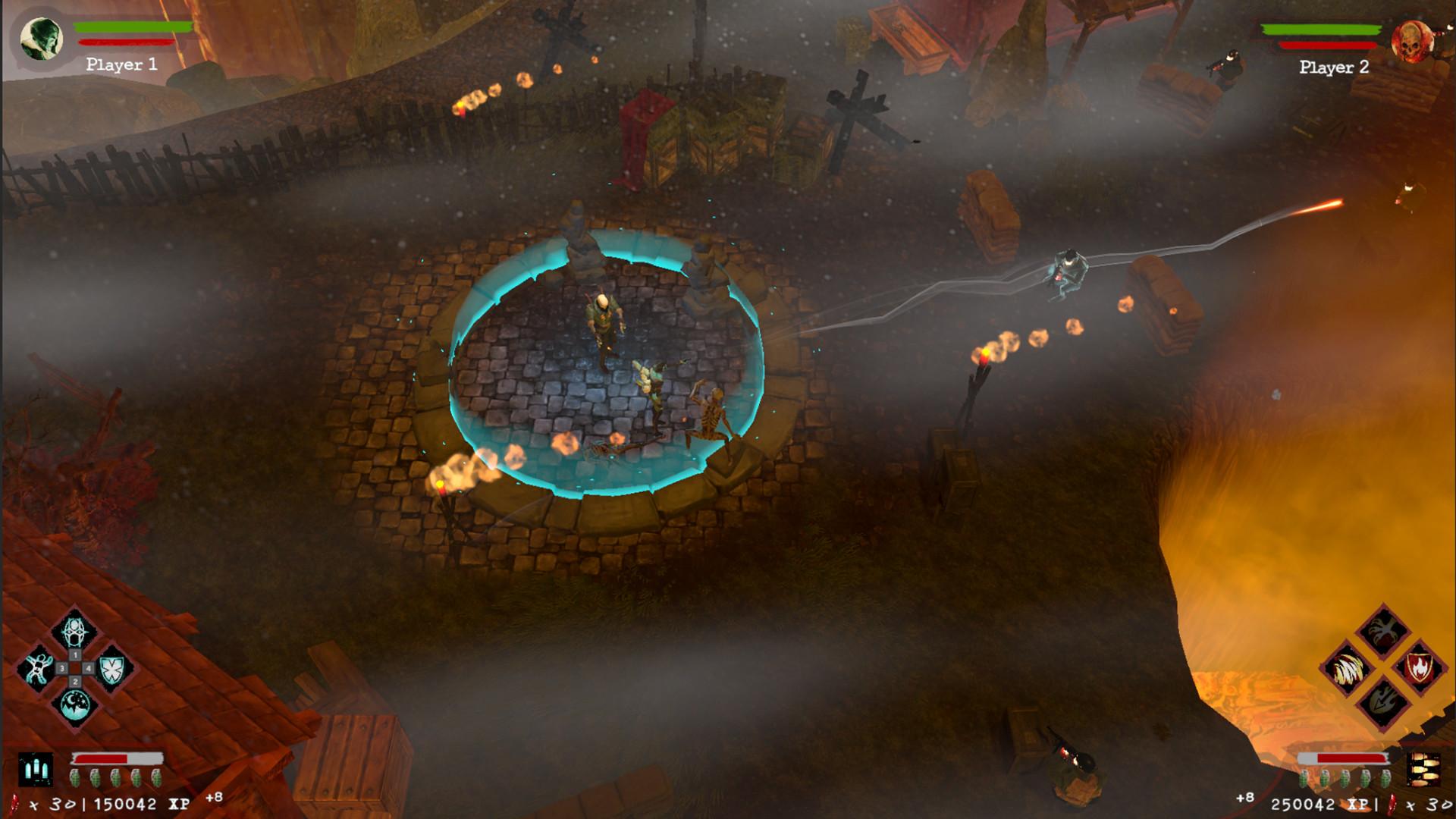Select the marionette figure ability in slot 3
Viewport: 1456px width, 819px height.
39,668
